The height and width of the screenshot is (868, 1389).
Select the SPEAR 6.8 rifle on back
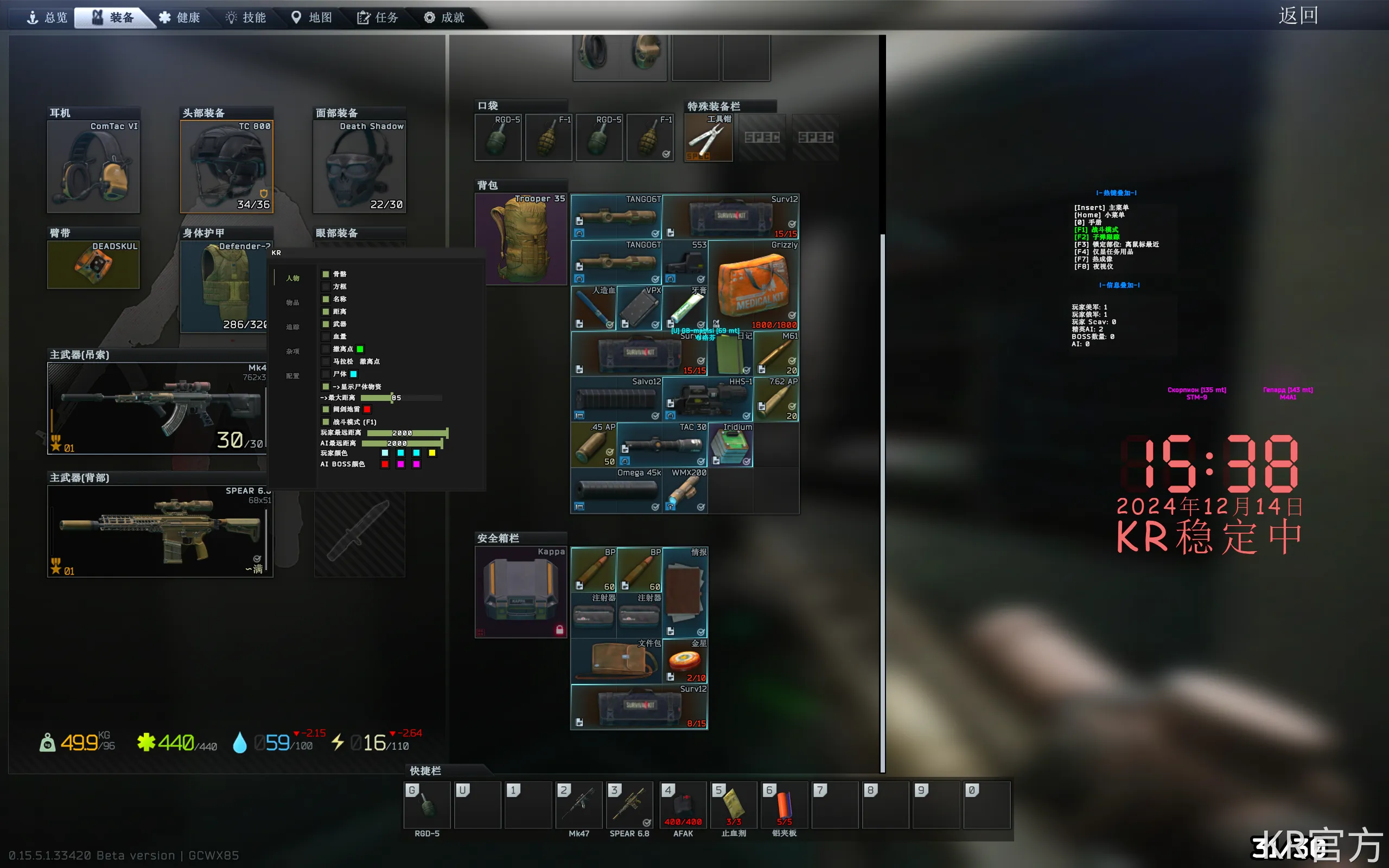(x=160, y=531)
